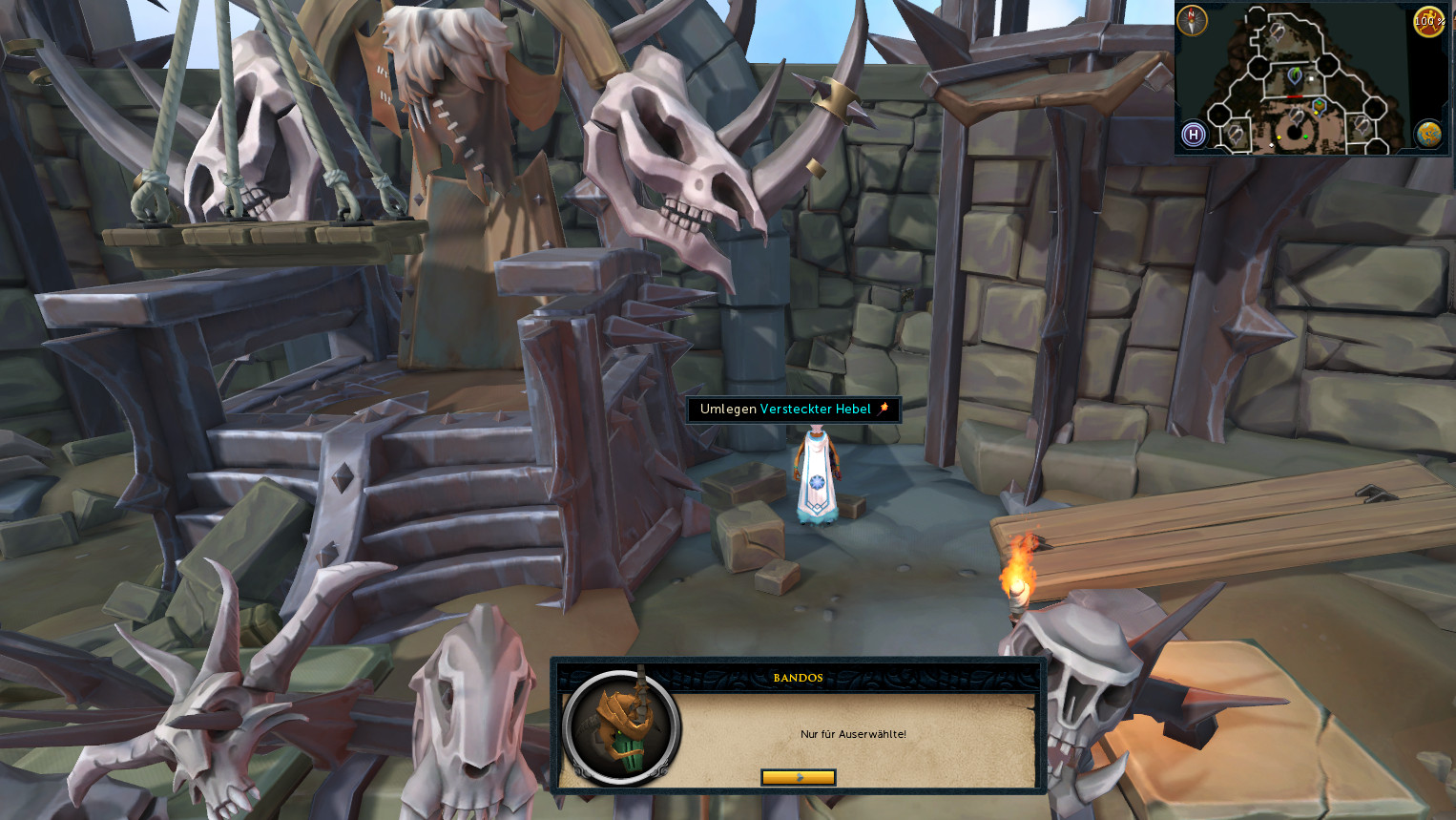Open the world map globe icon
1456x820 pixels.
pos(1428,135)
